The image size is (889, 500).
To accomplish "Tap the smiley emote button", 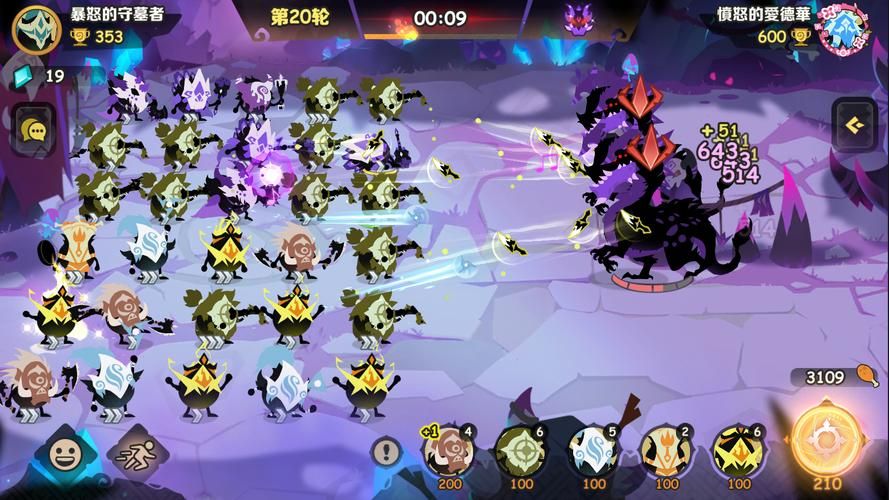I will coord(66,456).
